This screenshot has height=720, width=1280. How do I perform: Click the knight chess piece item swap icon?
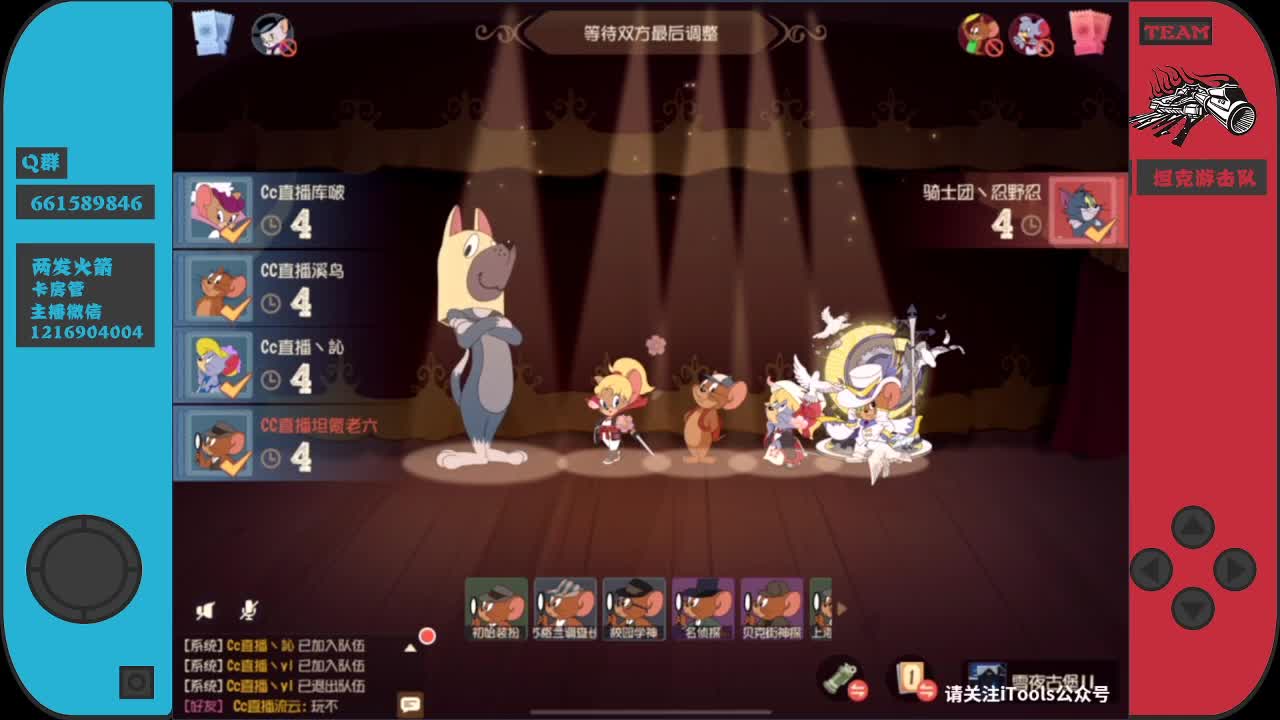click(x=859, y=690)
